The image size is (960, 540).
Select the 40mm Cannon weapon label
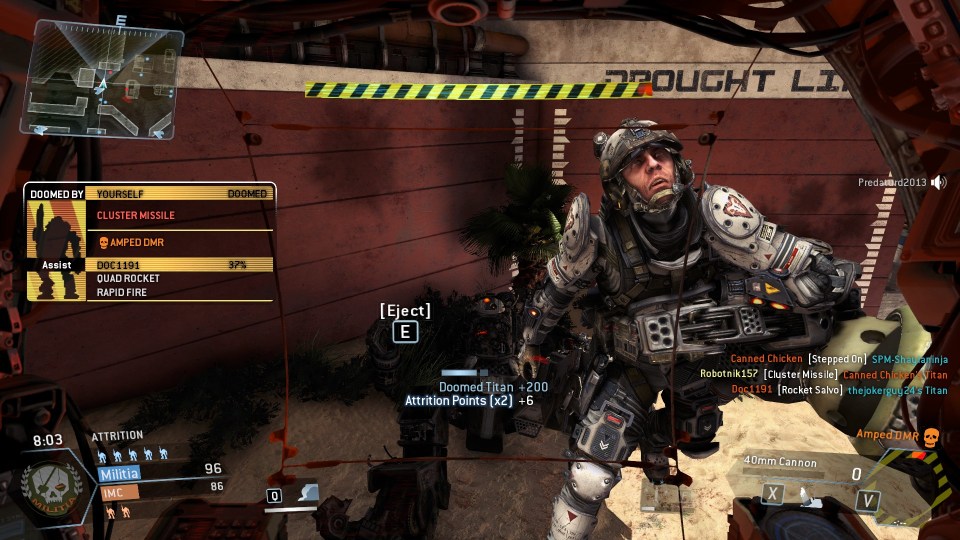(780, 462)
